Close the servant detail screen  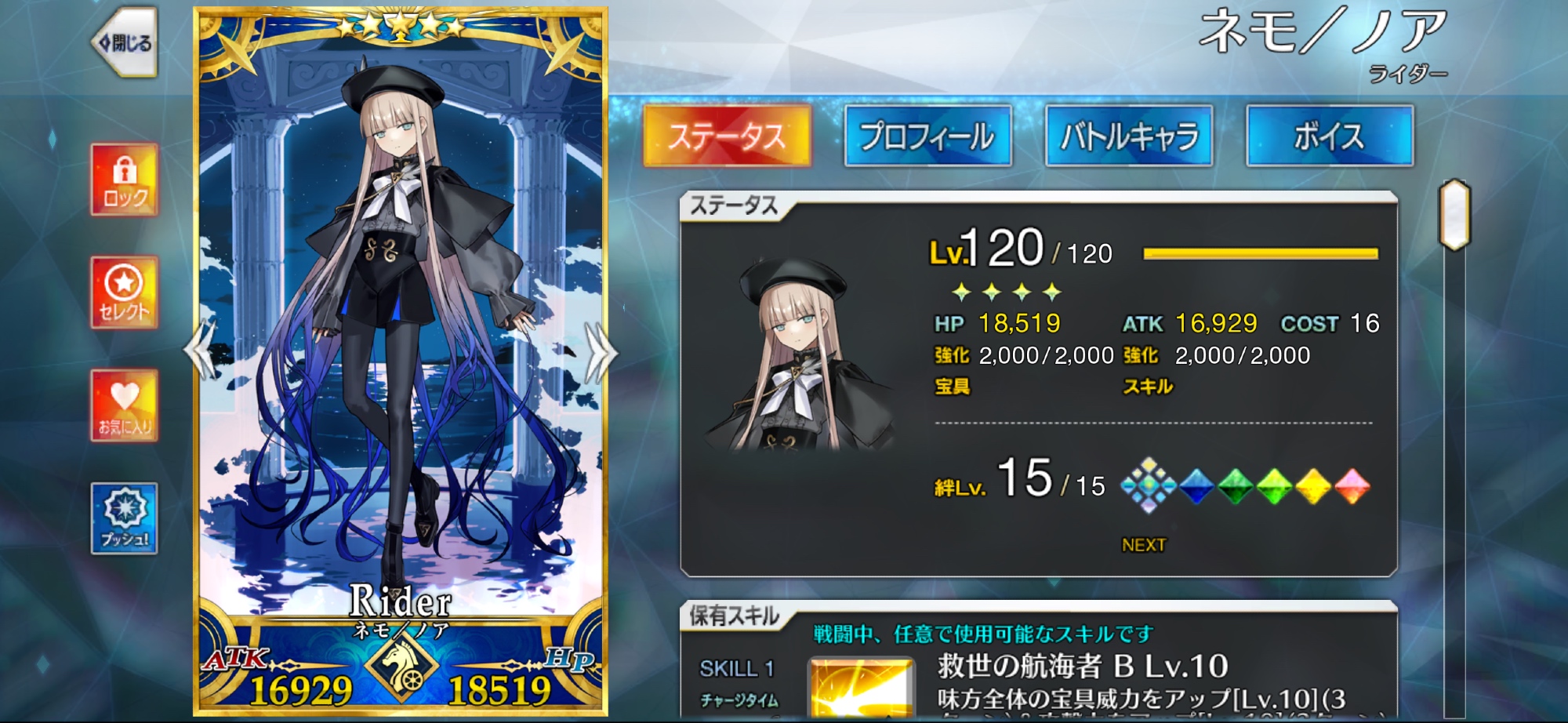(125, 42)
